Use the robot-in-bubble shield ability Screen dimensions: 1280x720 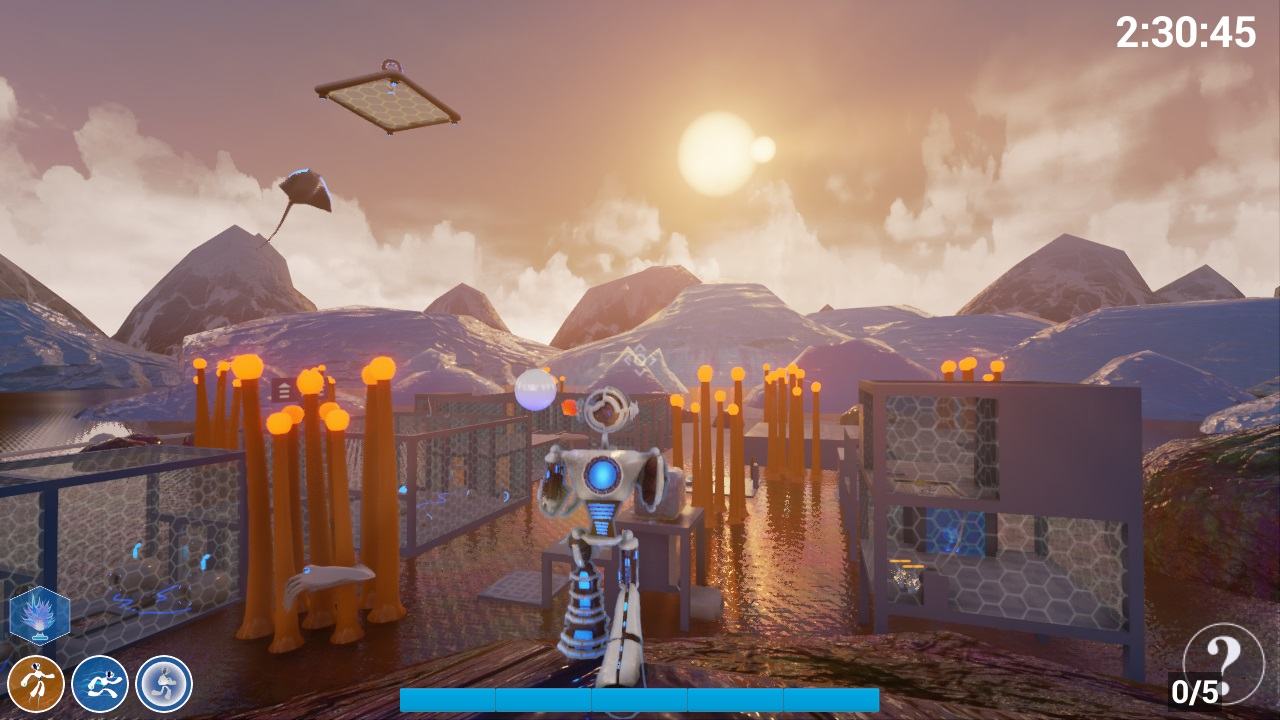pyautogui.click(x=164, y=684)
